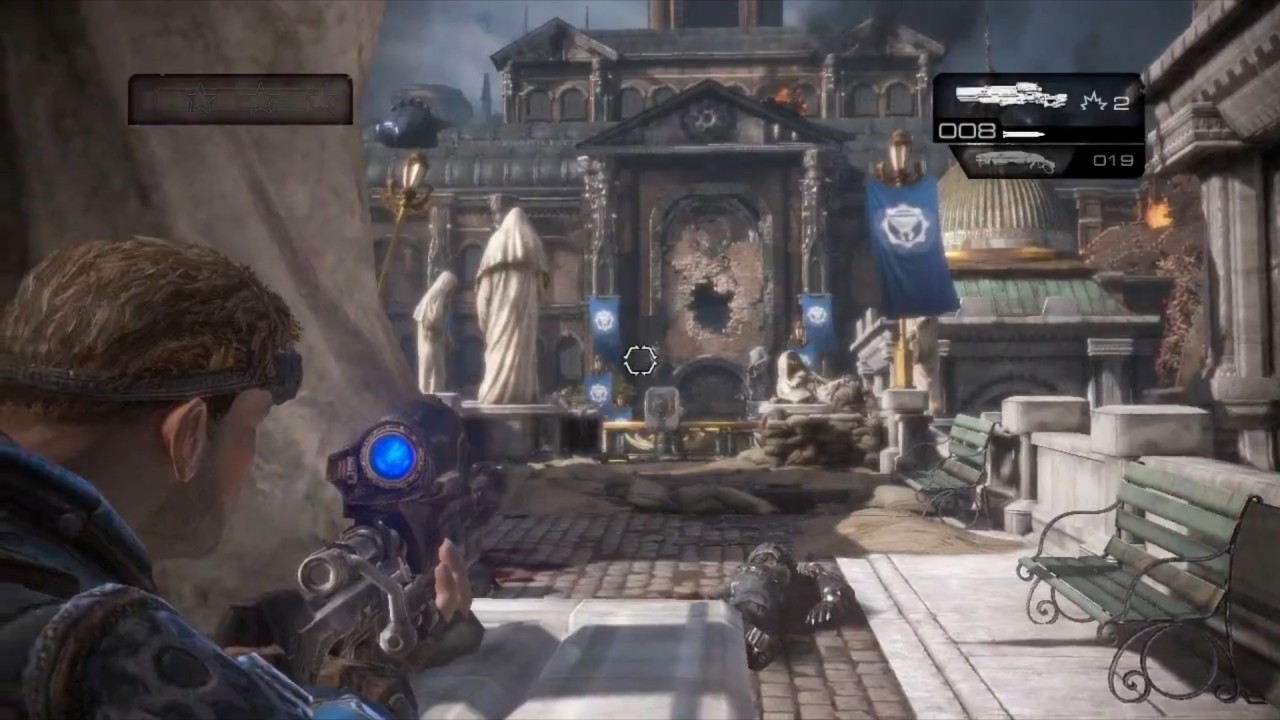The width and height of the screenshot is (1280, 720).
Task: Switch to the secondary shotgun weapon icon
Action: [x=1014, y=161]
